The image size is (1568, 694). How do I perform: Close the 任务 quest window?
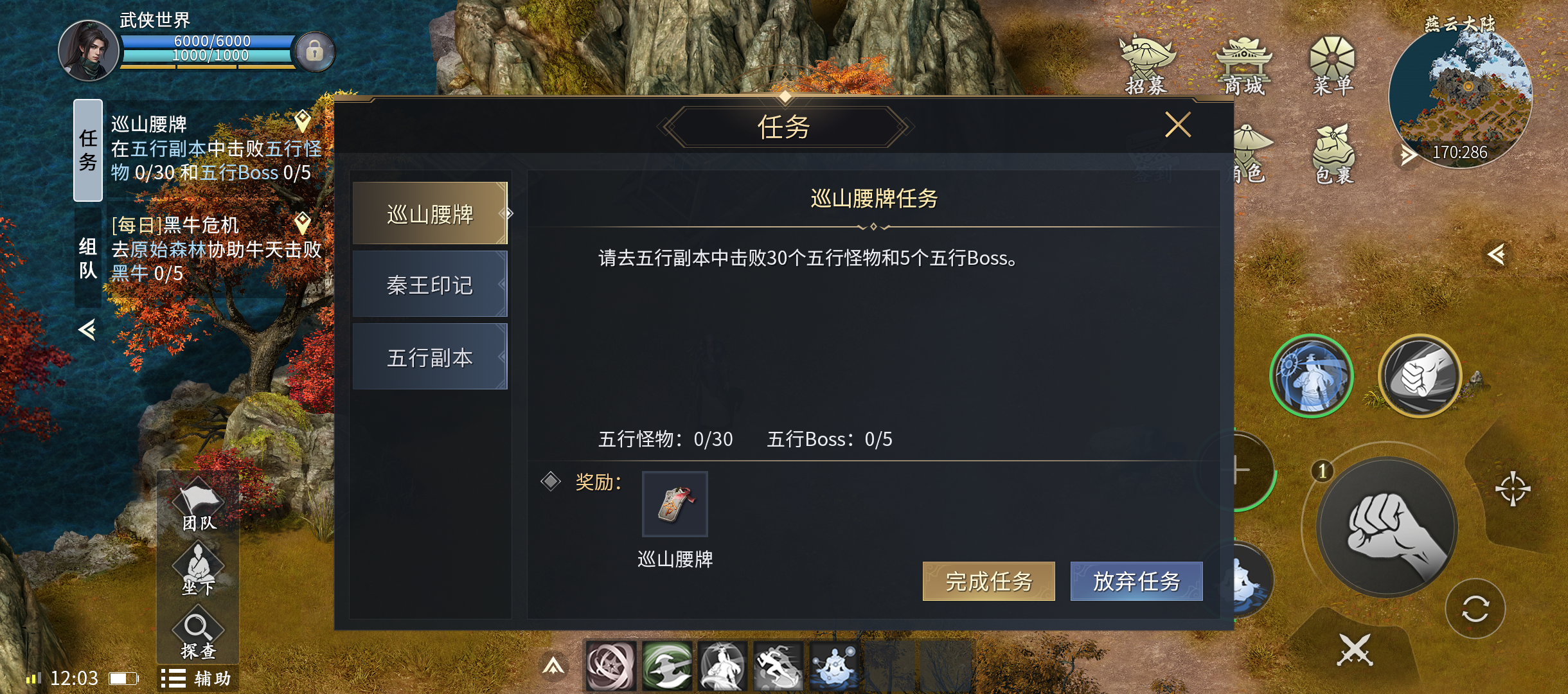pos(1177,125)
